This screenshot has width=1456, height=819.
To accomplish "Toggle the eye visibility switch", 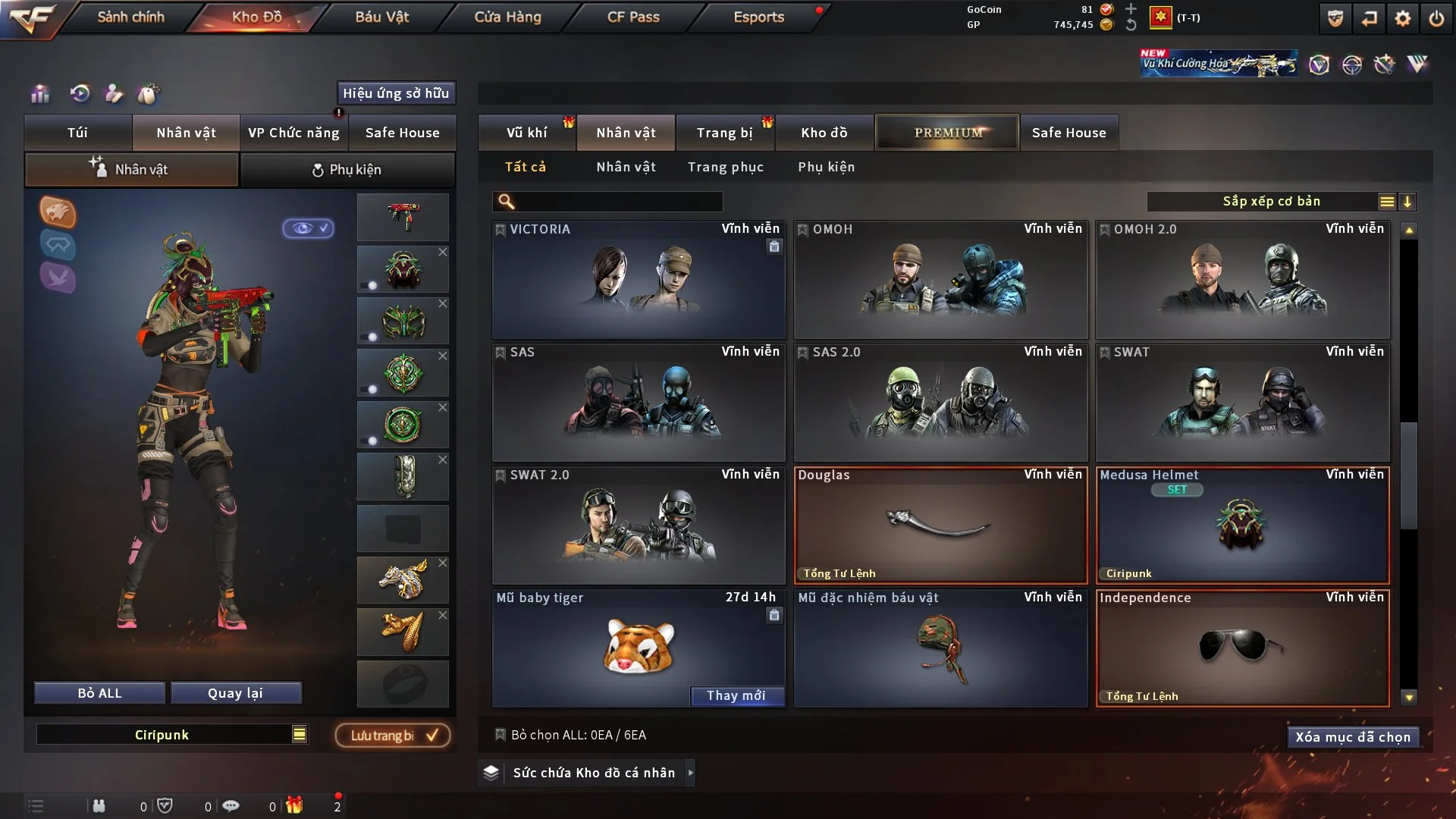I will (x=309, y=228).
